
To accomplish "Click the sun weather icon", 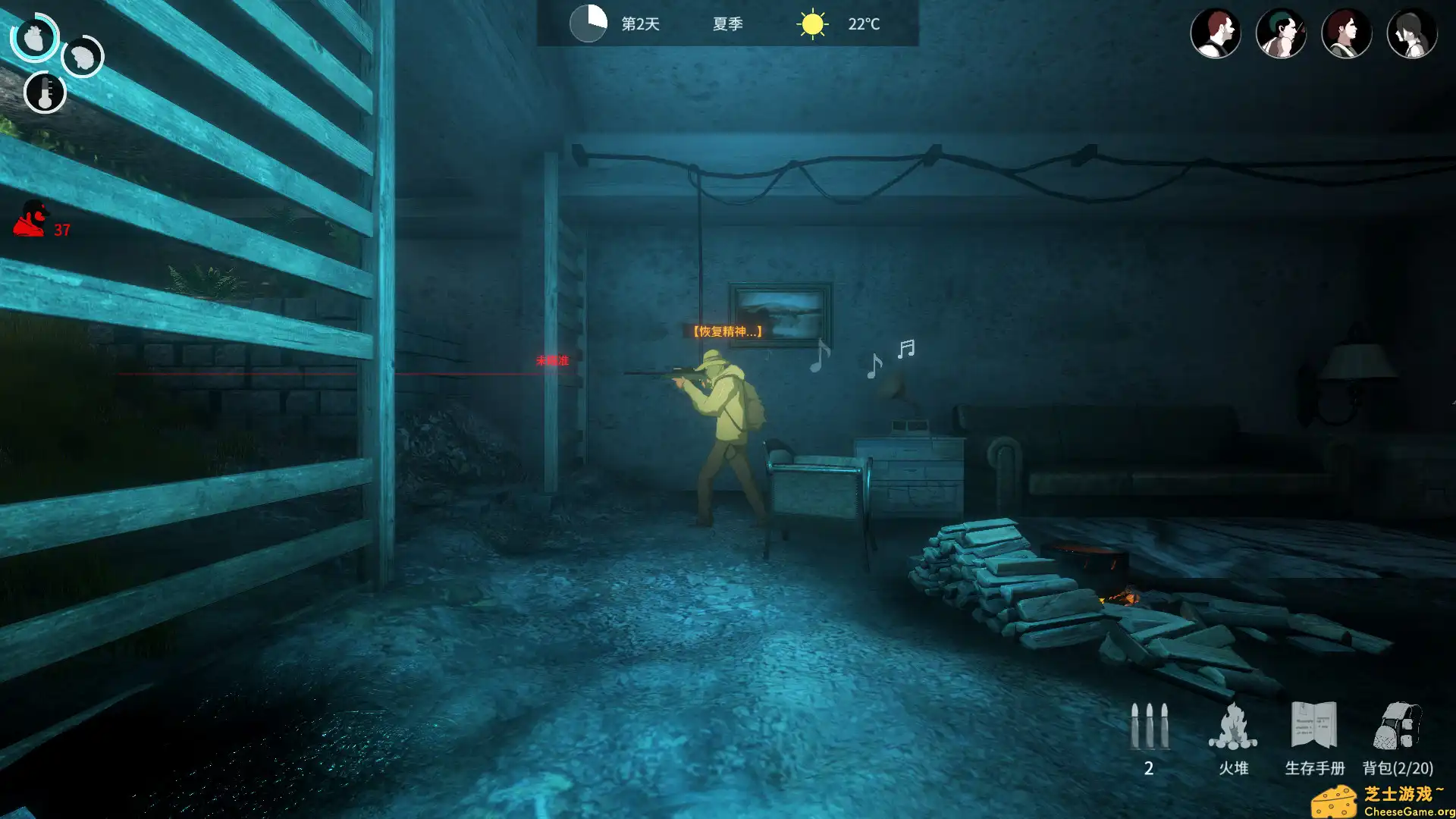I will click(811, 24).
